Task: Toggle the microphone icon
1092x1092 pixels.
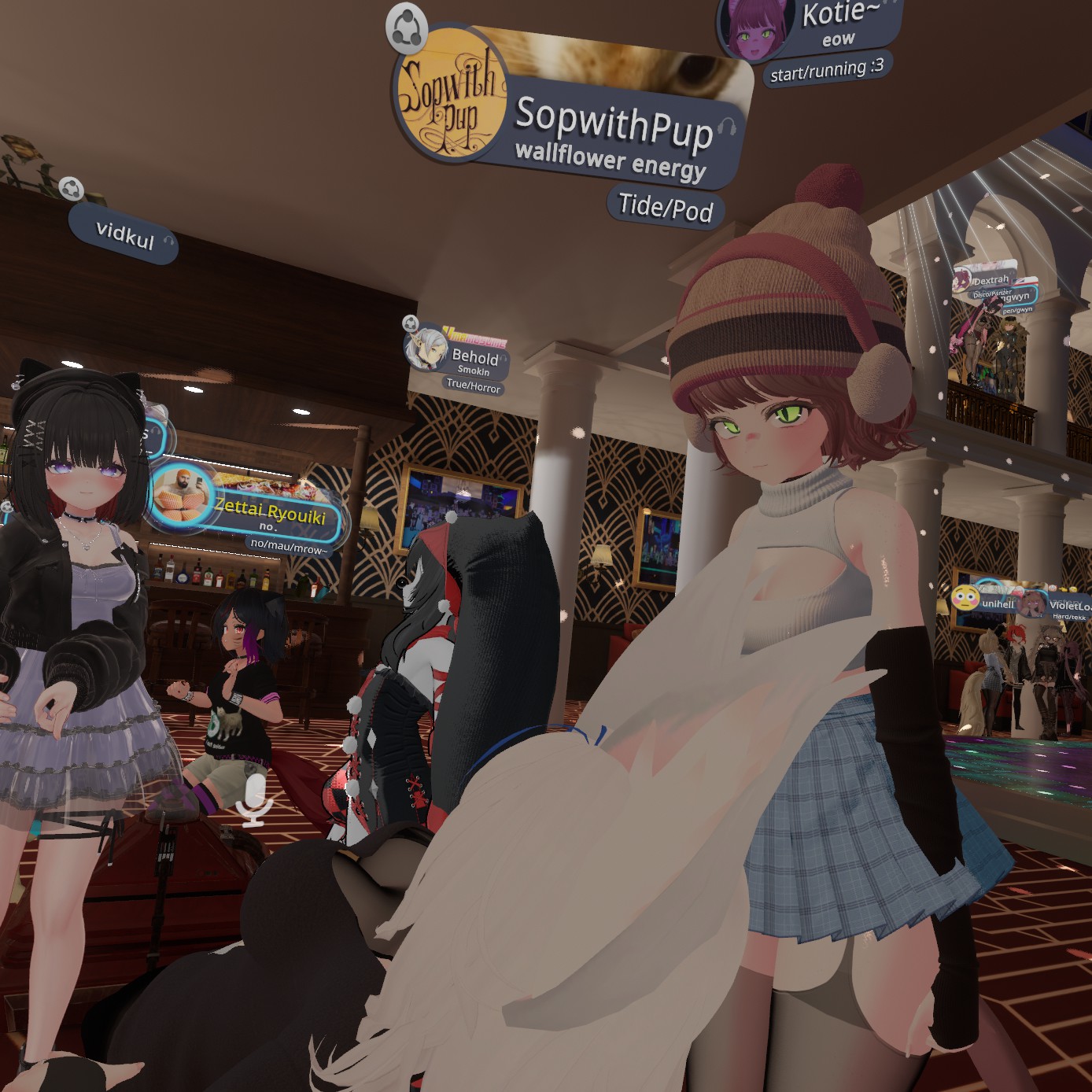Action: (255, 800)
